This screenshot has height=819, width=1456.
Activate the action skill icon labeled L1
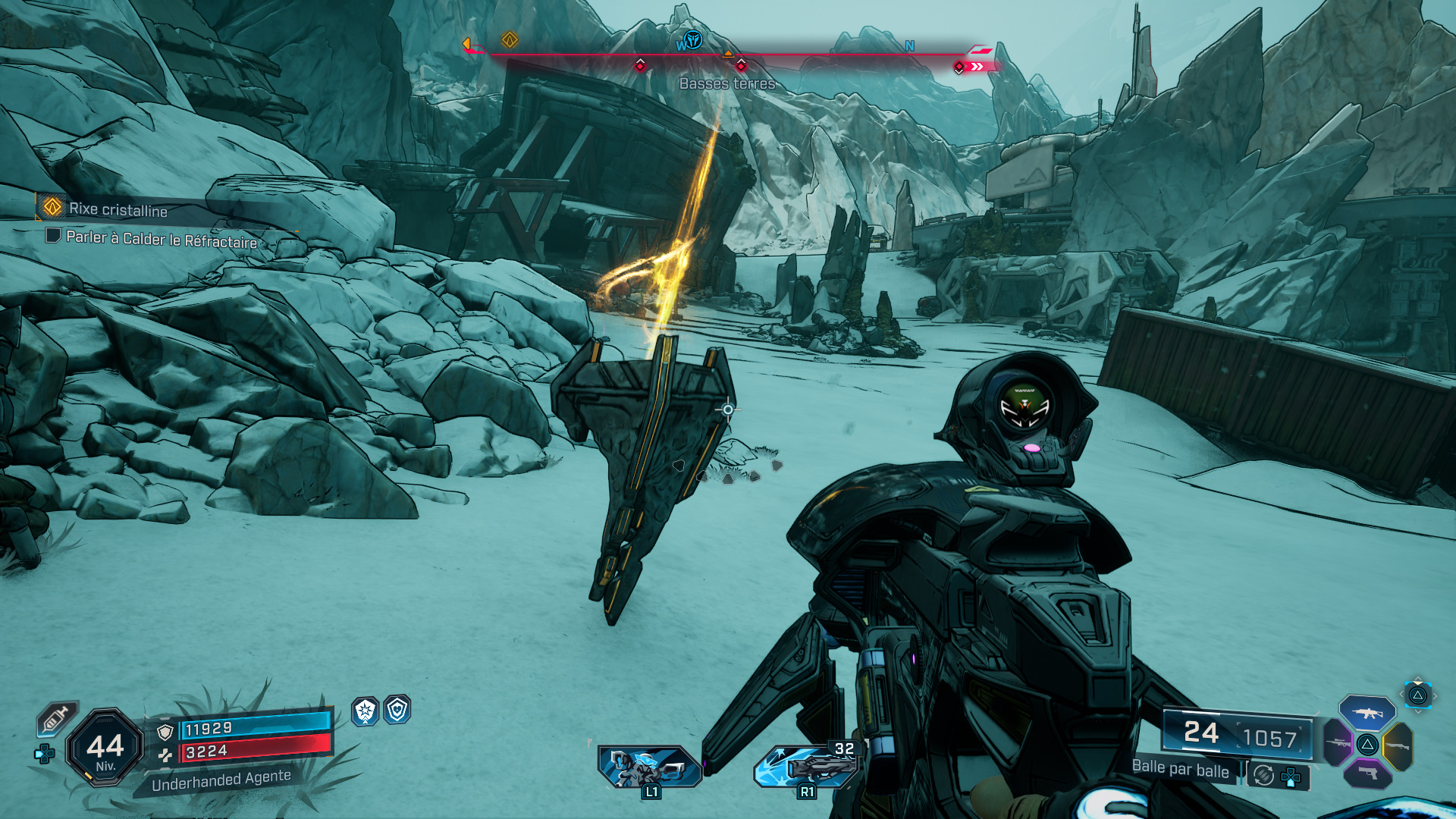pyautogui.click(x=649, y=767)
